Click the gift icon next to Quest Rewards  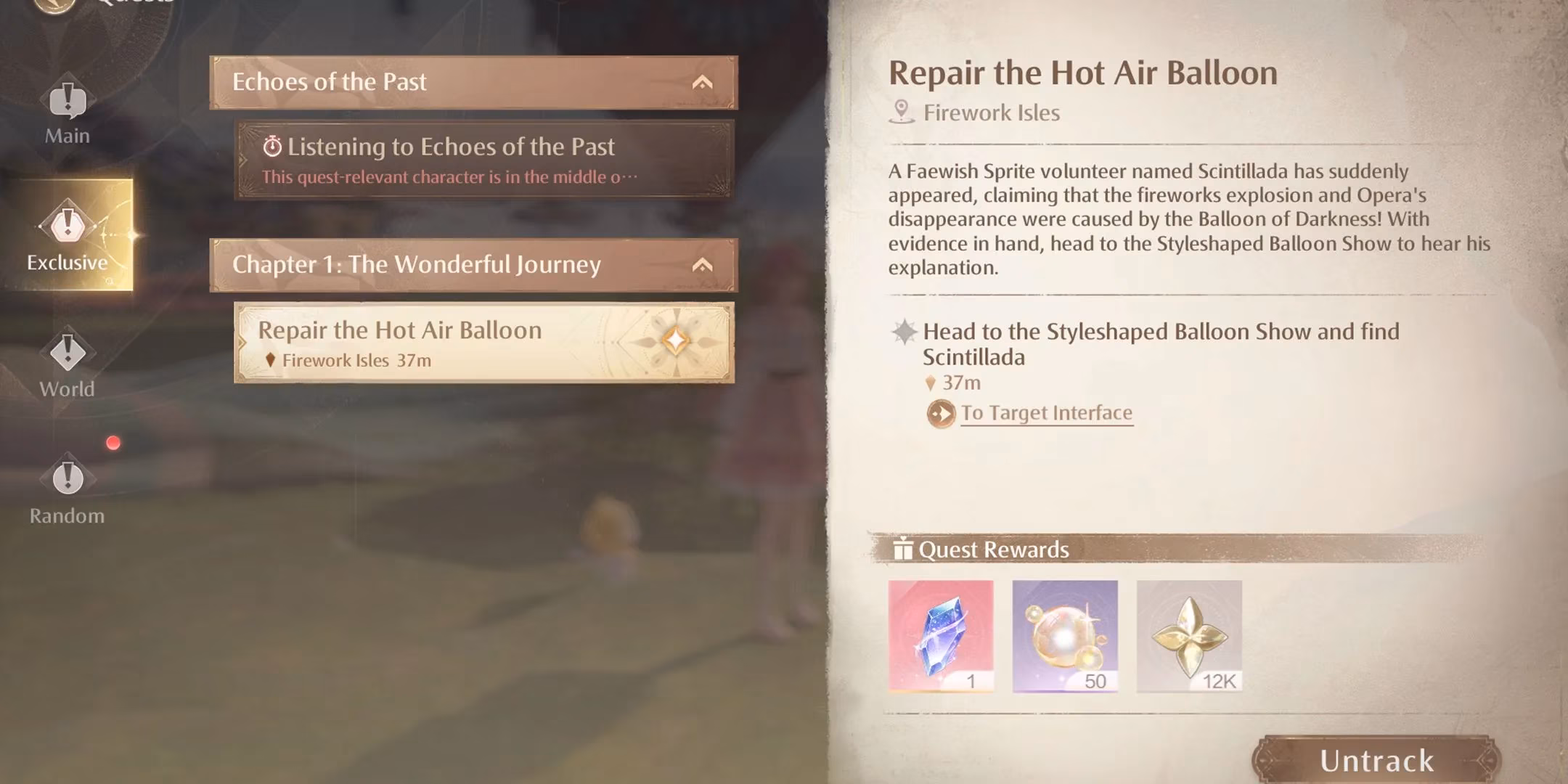coord(905,550)
